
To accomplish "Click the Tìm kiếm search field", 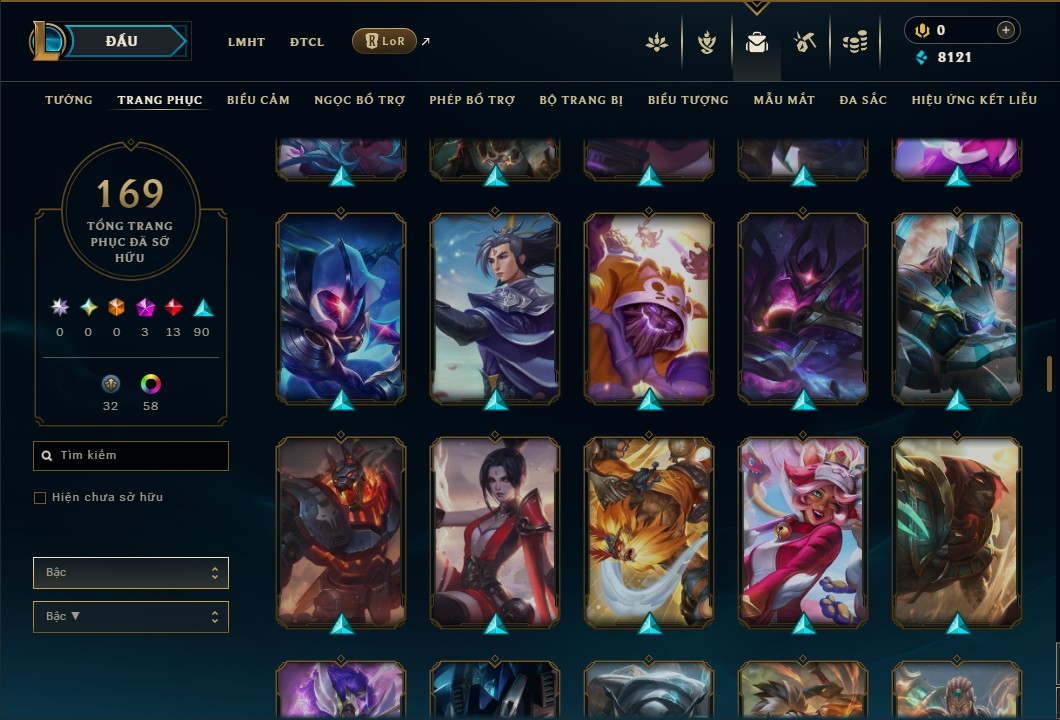I will click(131, 456).
